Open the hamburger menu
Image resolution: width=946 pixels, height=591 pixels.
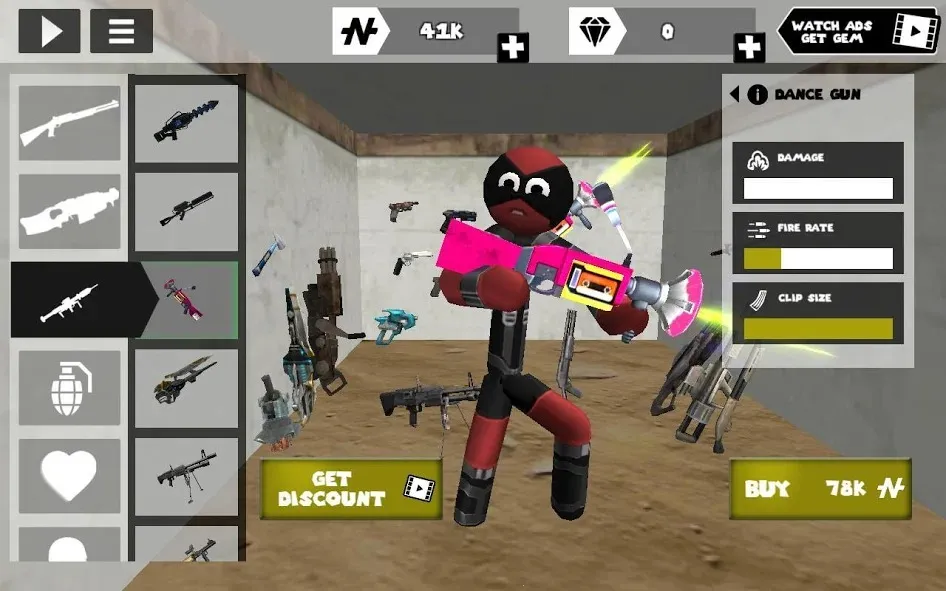point(121,31)
